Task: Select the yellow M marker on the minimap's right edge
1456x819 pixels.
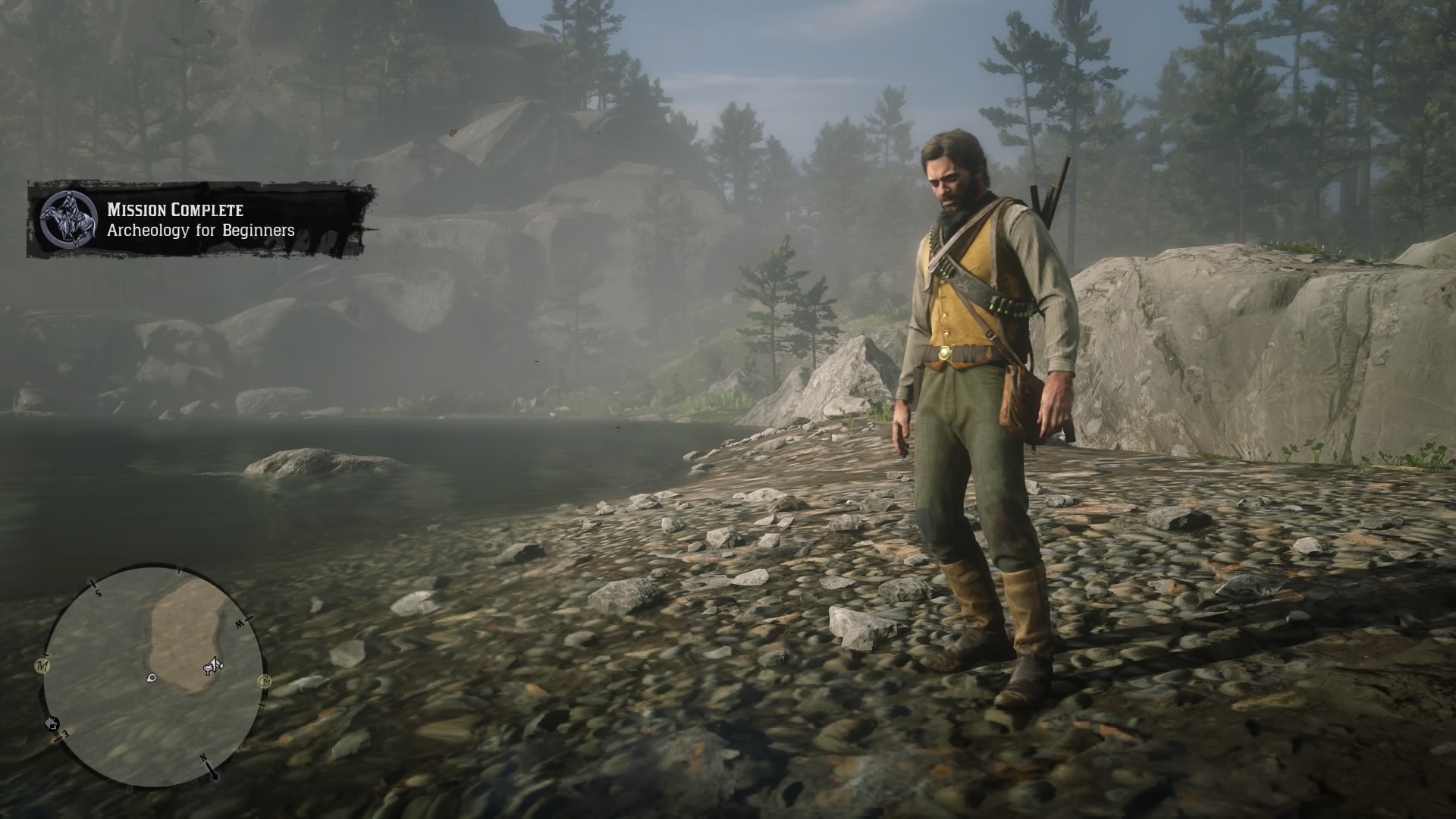Action: pos(265,682)
